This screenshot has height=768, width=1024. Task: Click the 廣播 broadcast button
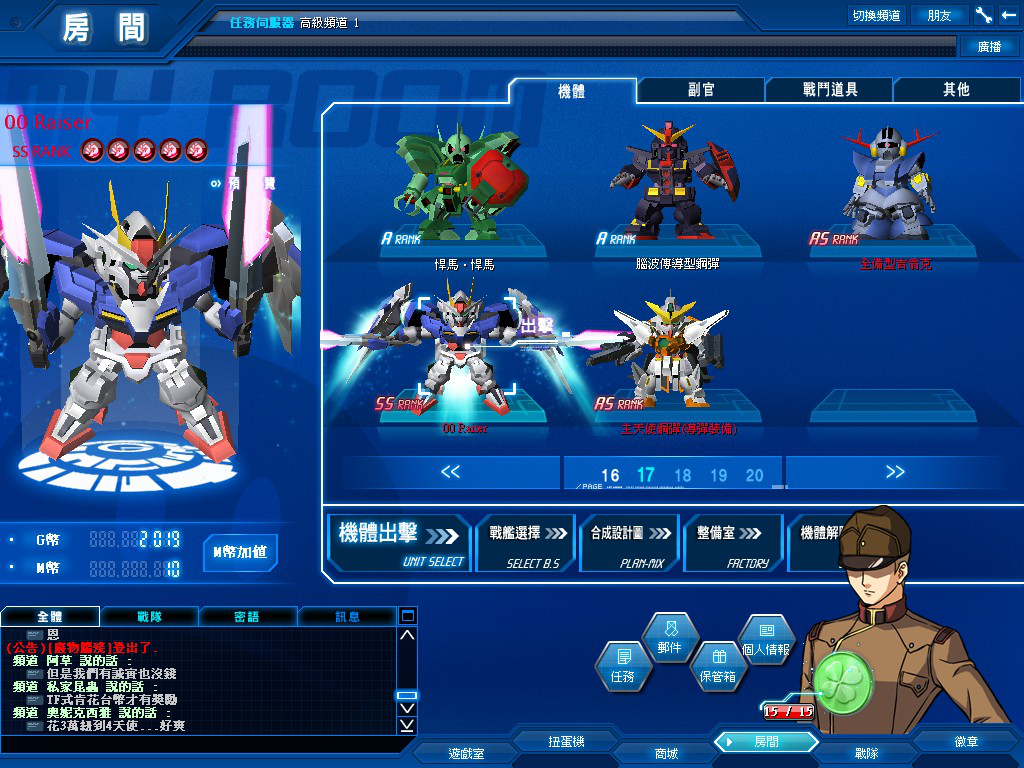(x=988, y=47)
